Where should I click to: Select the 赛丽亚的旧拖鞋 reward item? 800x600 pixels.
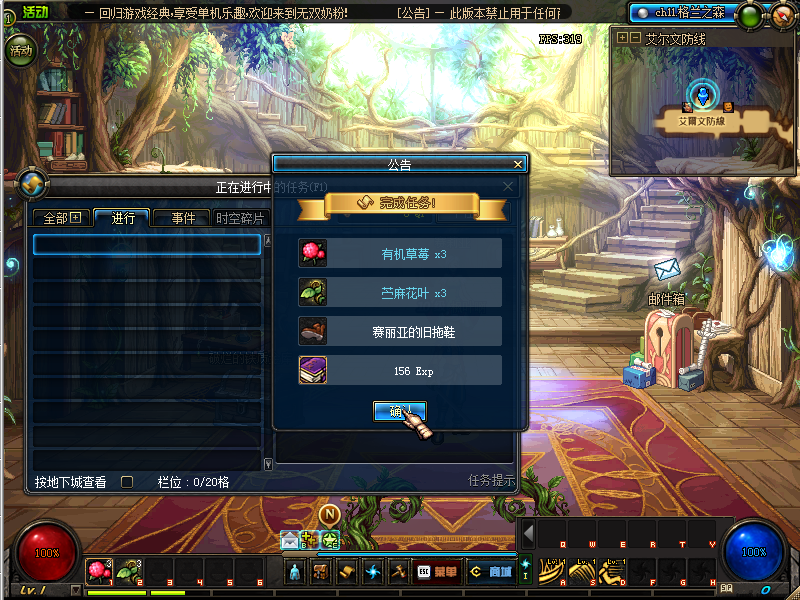click(x=400, y=331)
